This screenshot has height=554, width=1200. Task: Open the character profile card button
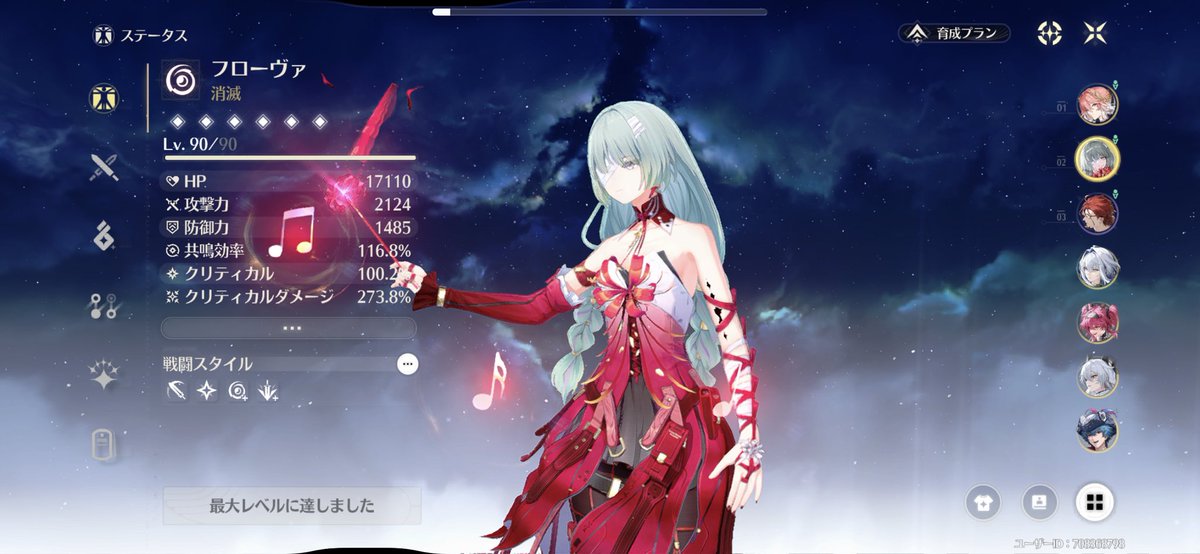tap(1039, 502)
